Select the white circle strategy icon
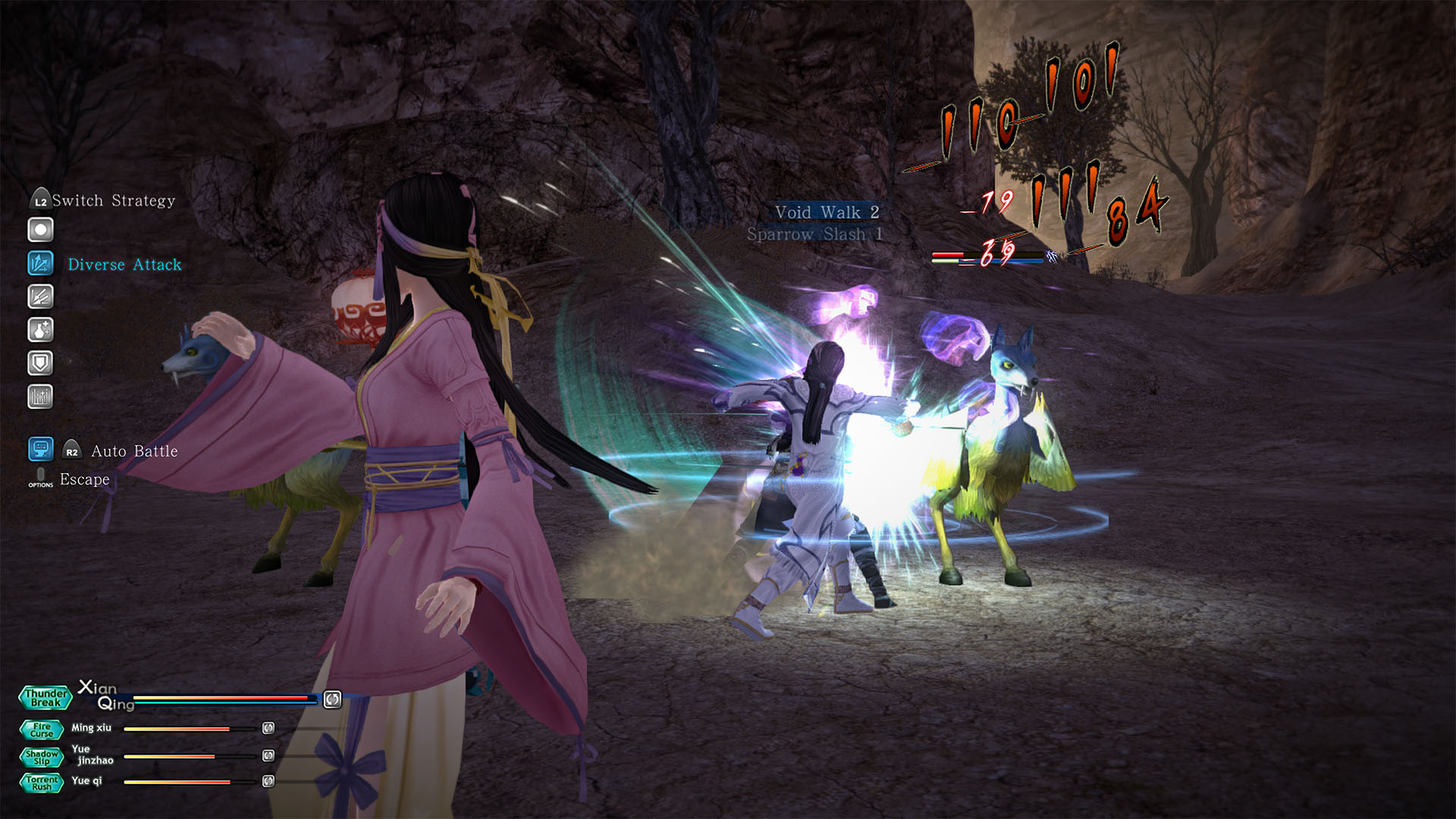The width and height of the screenshot is (1456, 819). pos(40,230)
